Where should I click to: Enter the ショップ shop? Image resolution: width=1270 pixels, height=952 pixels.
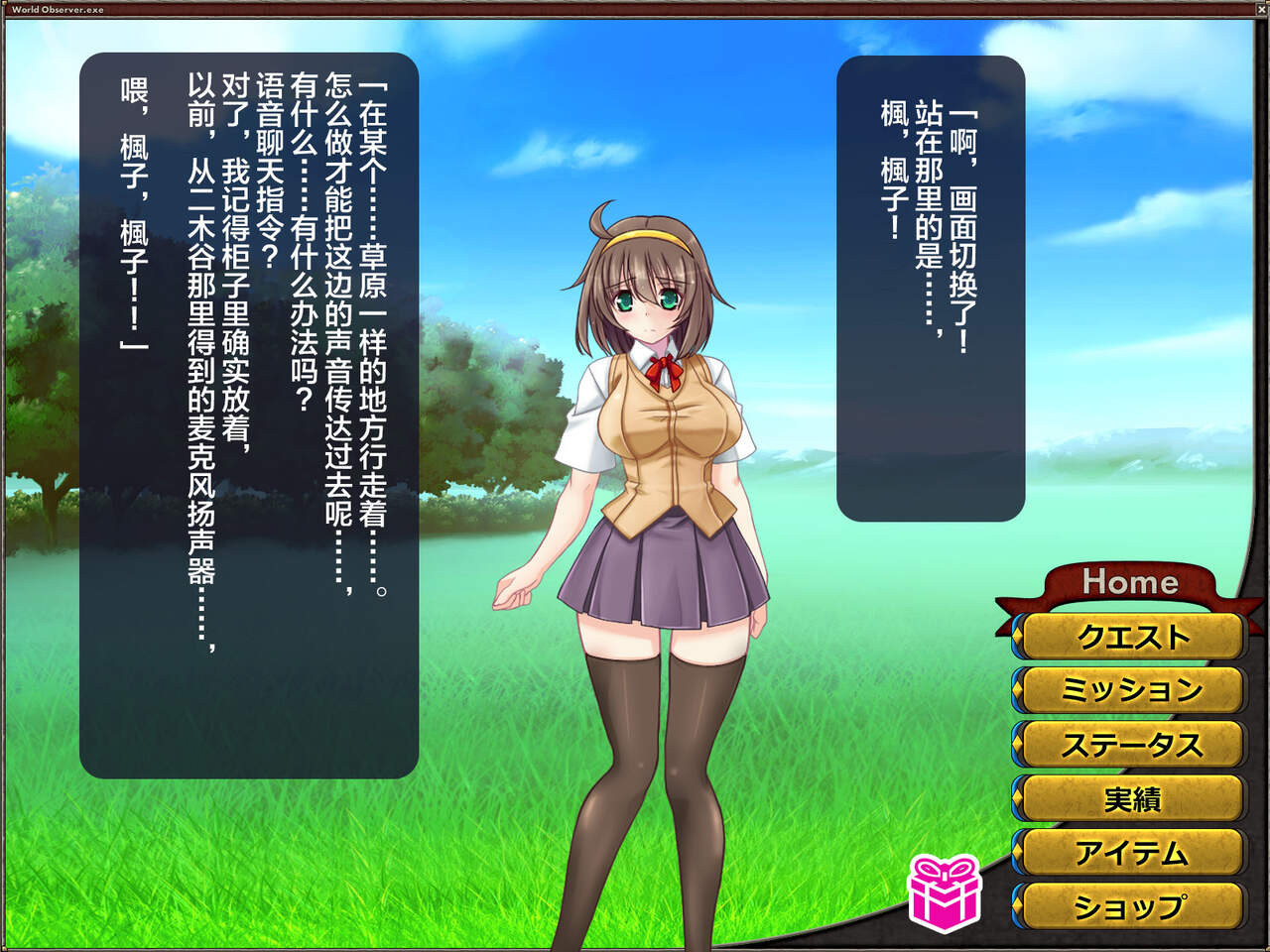point(1131,905)
